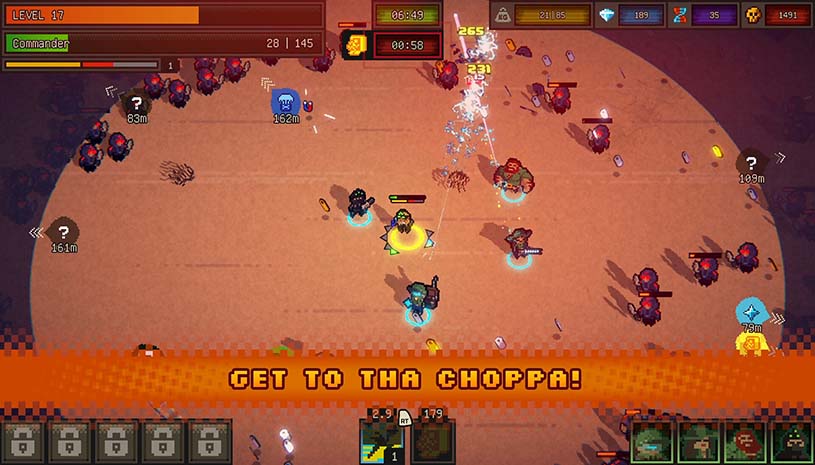The width and height of the screenshot is (815, 465).
Task: Click the diamond currency icon
Action: 606,15
